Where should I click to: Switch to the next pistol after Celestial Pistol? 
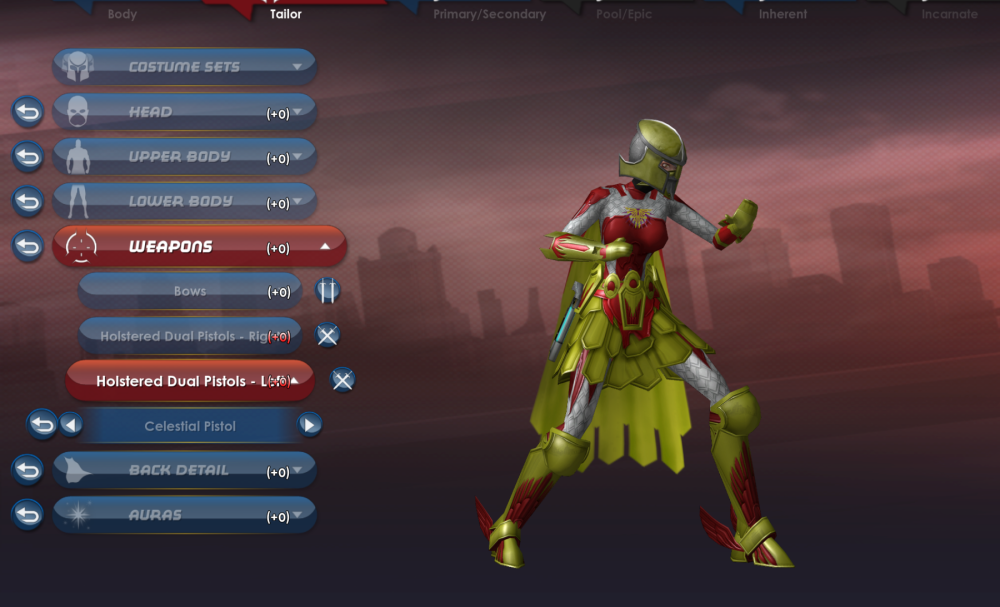pyautogui.click(x=310, y=425)
